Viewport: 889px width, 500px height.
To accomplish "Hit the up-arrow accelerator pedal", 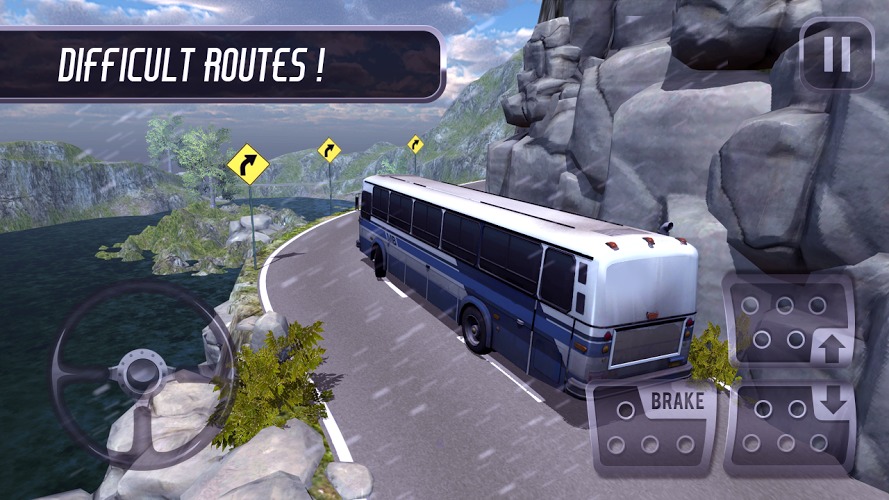I will click(790, 321).
